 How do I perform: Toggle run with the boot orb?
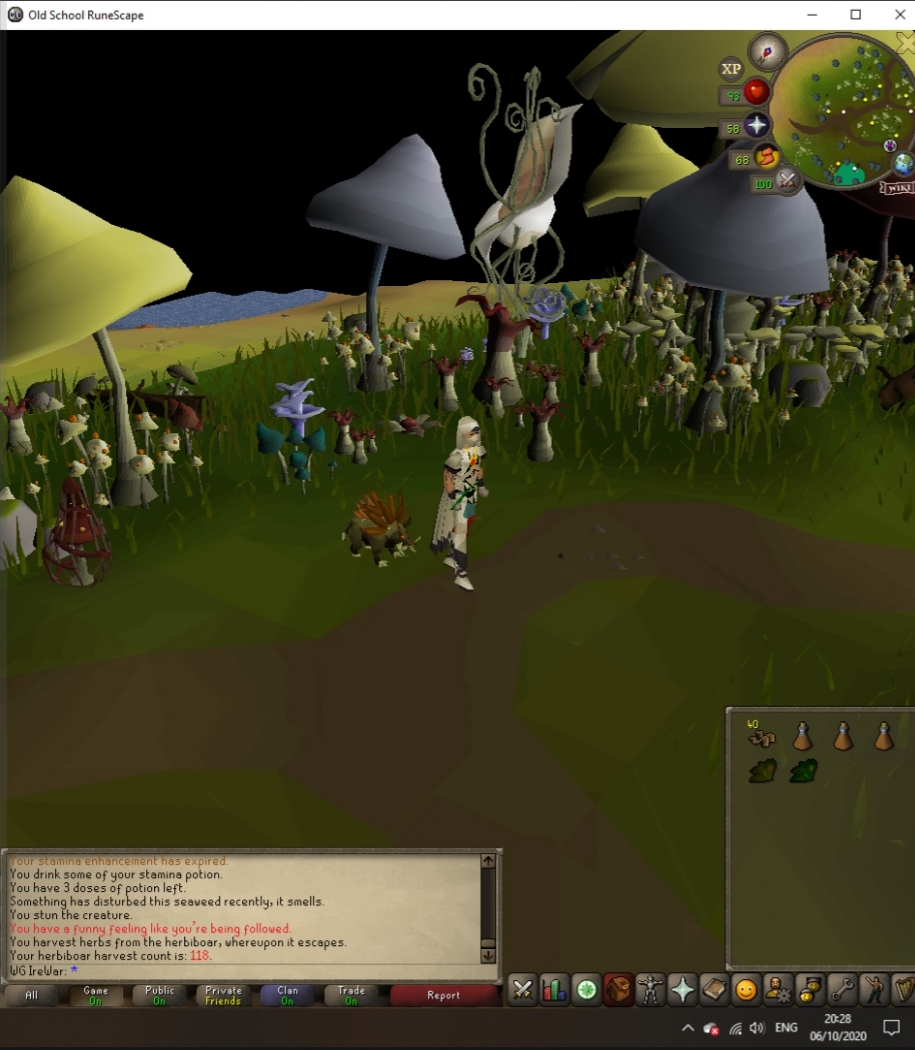pos(767,157)
